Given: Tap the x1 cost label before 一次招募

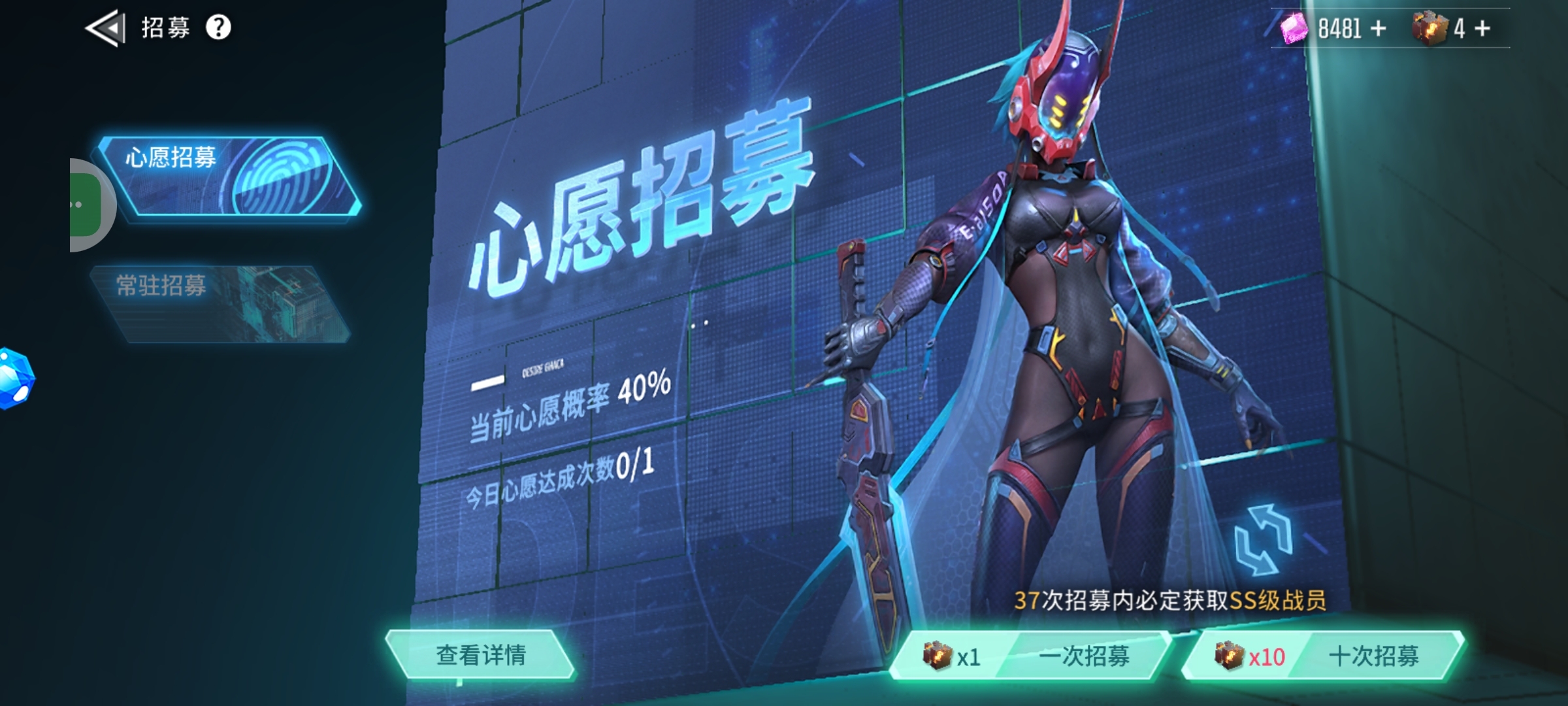Looking at the screenshot, I should pos(968,660).
